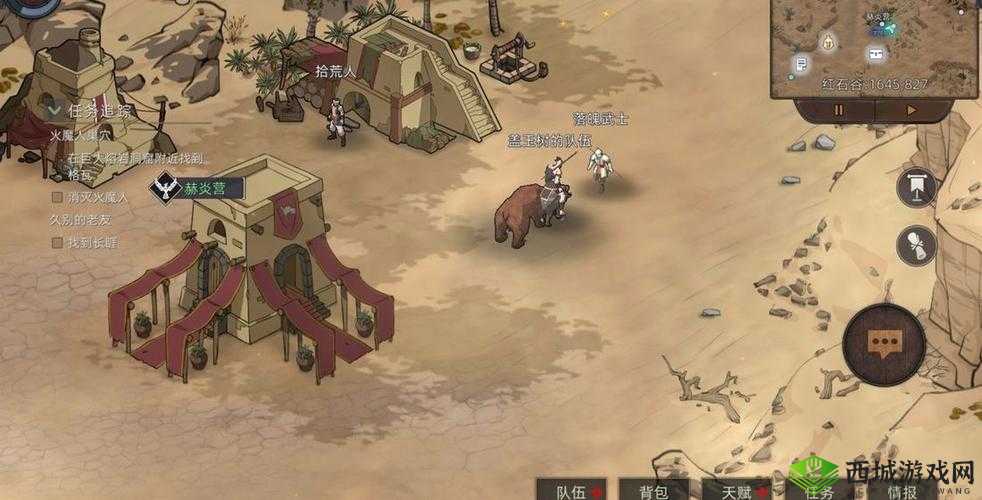The image size is (982, 500).
Task: Click the play button below the minimap
Action: [x=911, y=110]
